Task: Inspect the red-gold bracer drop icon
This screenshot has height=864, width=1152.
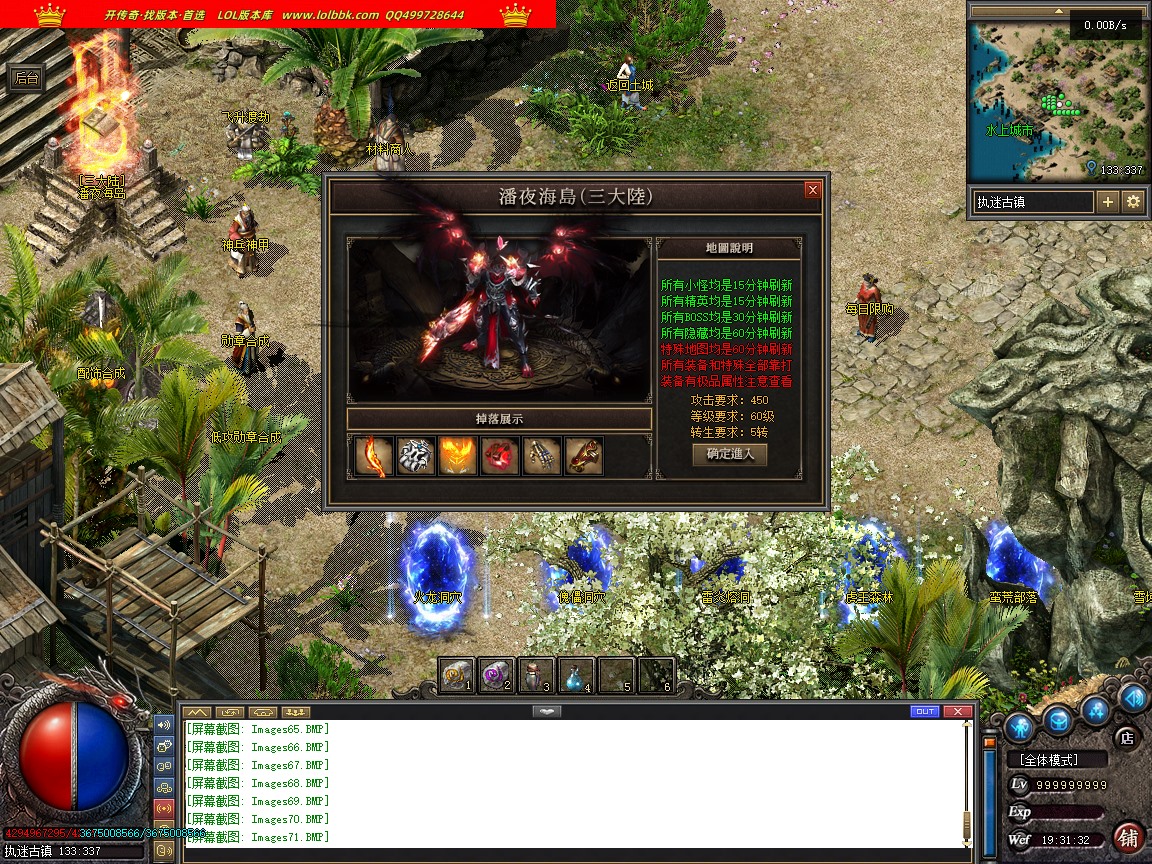Action: tap(583, 456)
